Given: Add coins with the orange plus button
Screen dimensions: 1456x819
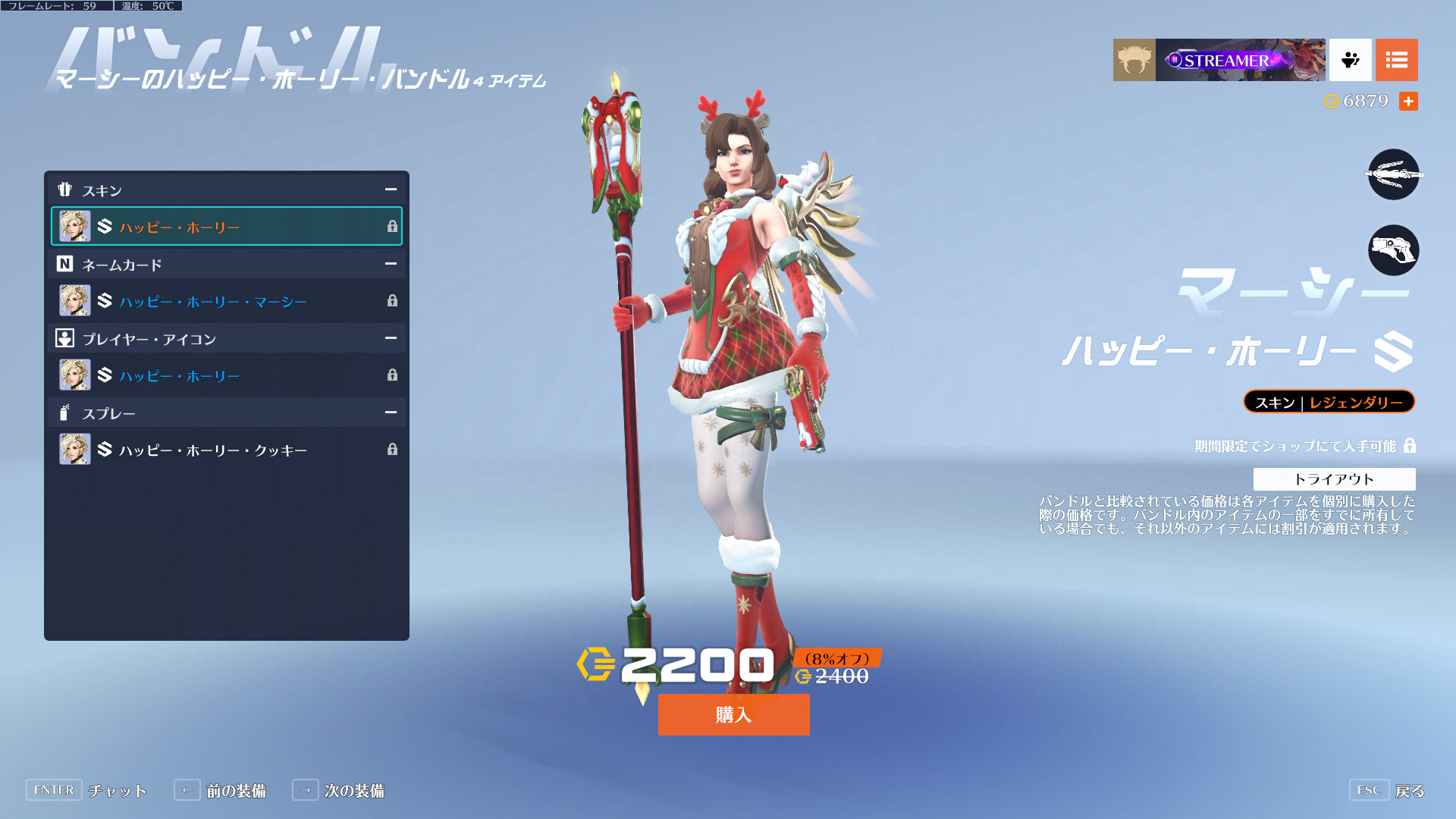Looking at the screenshot, I should click(1408, 101).
